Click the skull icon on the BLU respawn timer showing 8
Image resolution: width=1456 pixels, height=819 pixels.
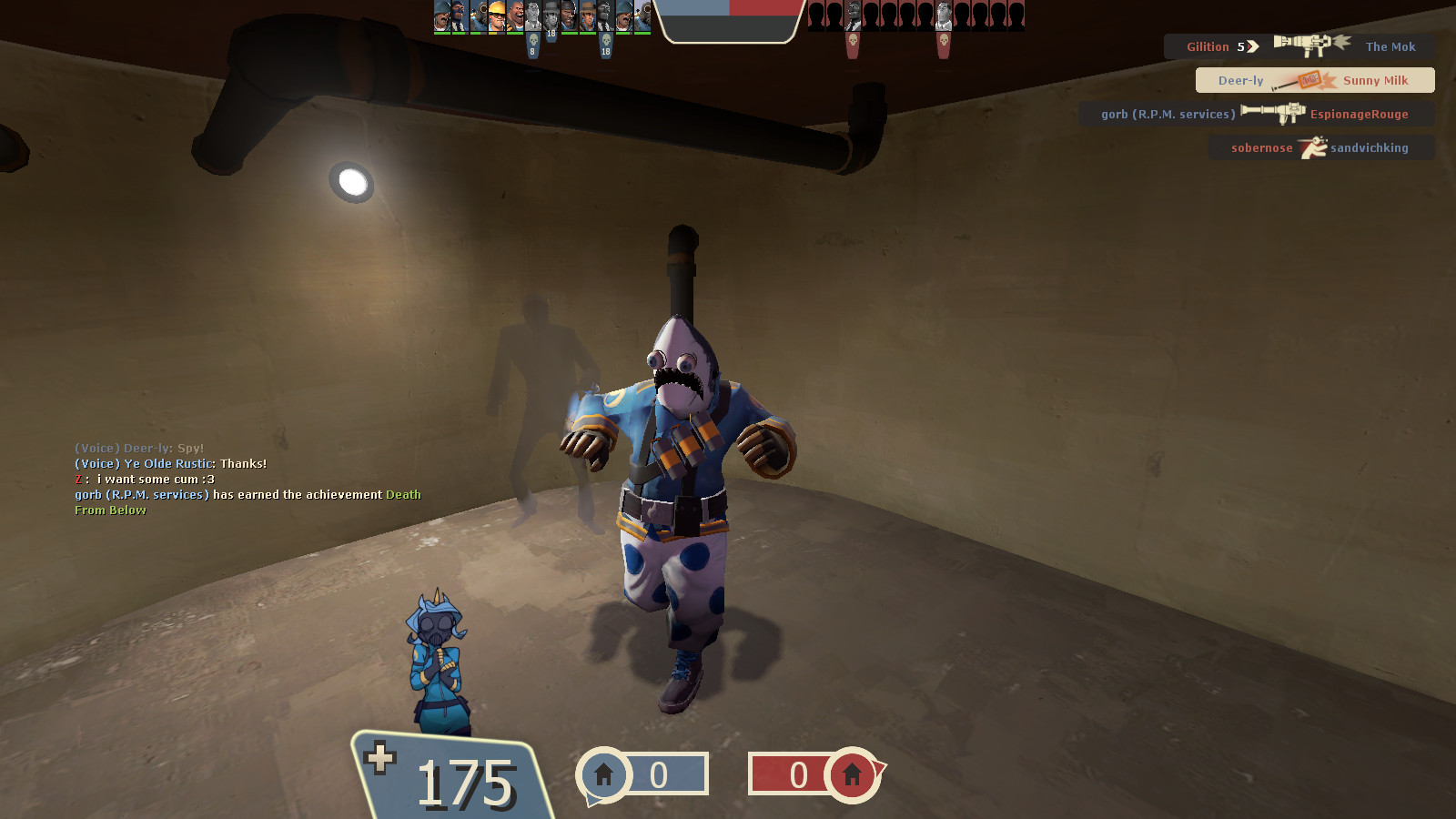pyautogui.click(x=532, y=38)
